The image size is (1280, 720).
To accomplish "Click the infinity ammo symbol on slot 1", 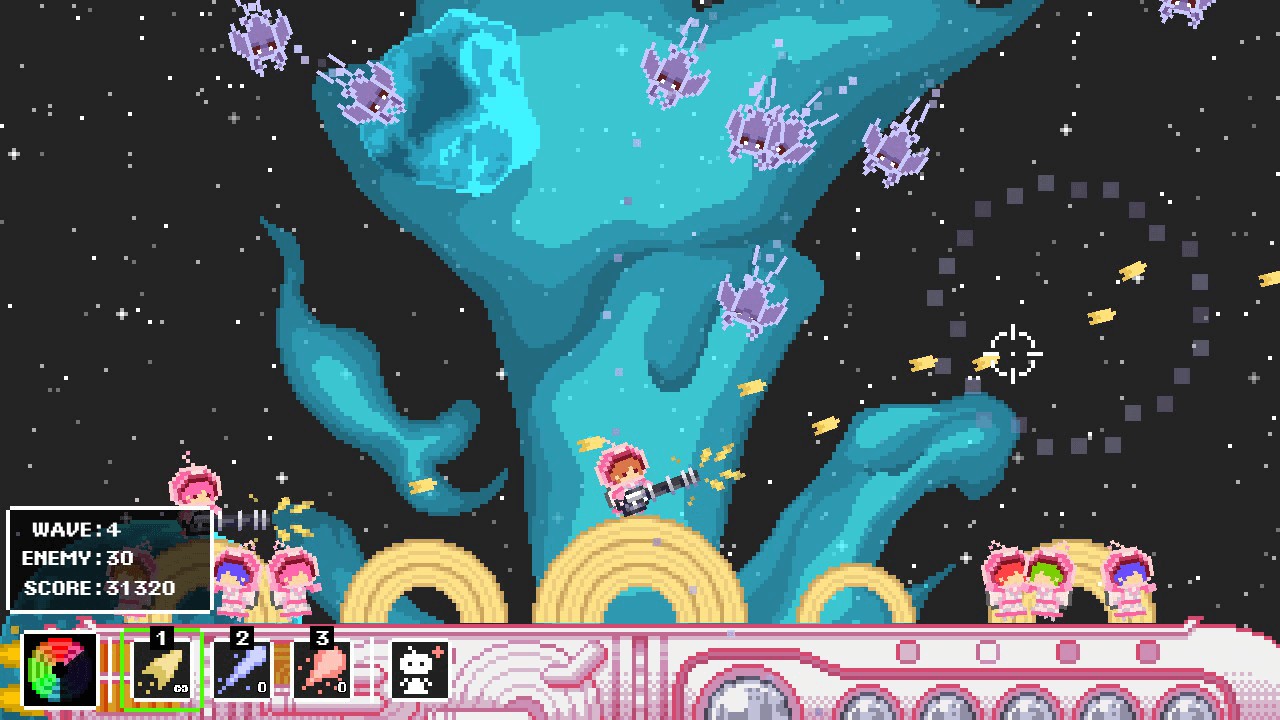I will click(179, 688).
